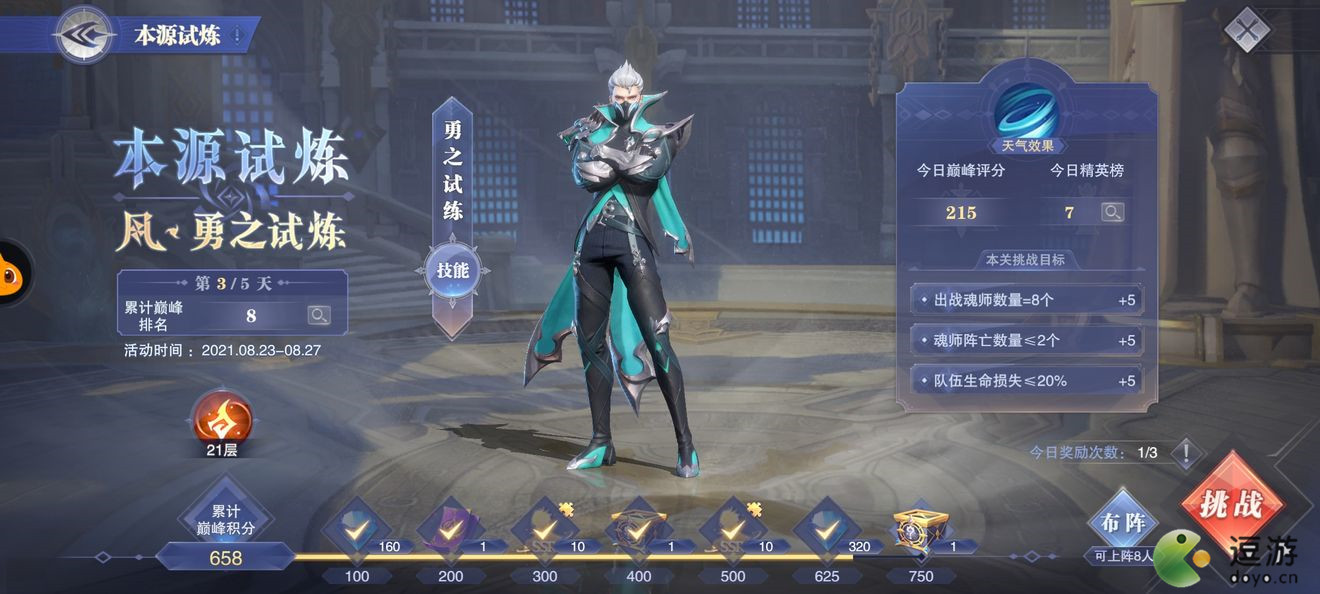Open the 布阵 formation setup
1320x594 pixels.
[1121, 524]
